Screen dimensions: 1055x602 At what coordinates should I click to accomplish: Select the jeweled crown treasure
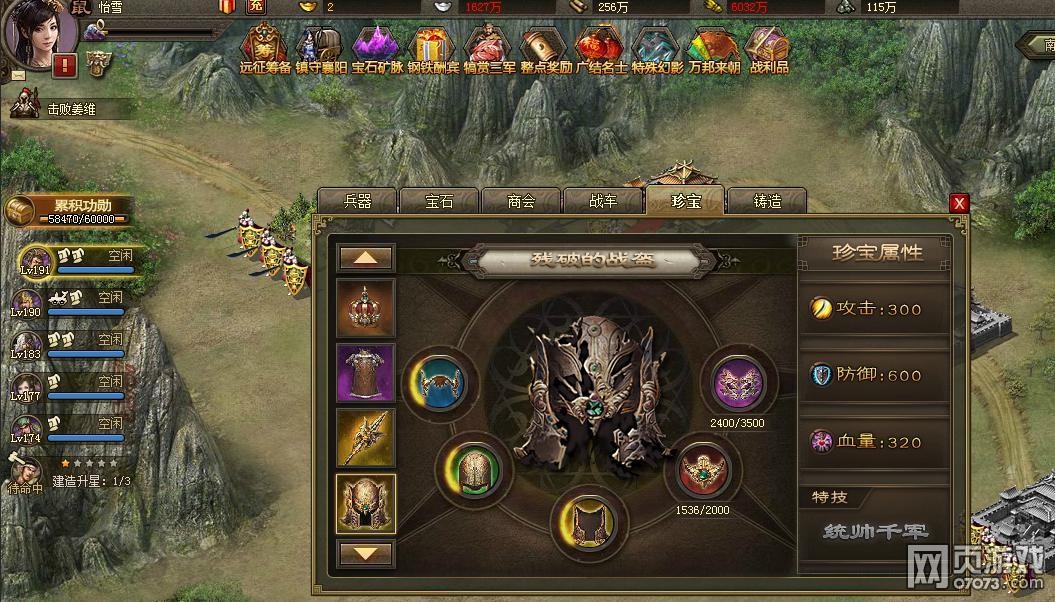click(x=366, y=308)
